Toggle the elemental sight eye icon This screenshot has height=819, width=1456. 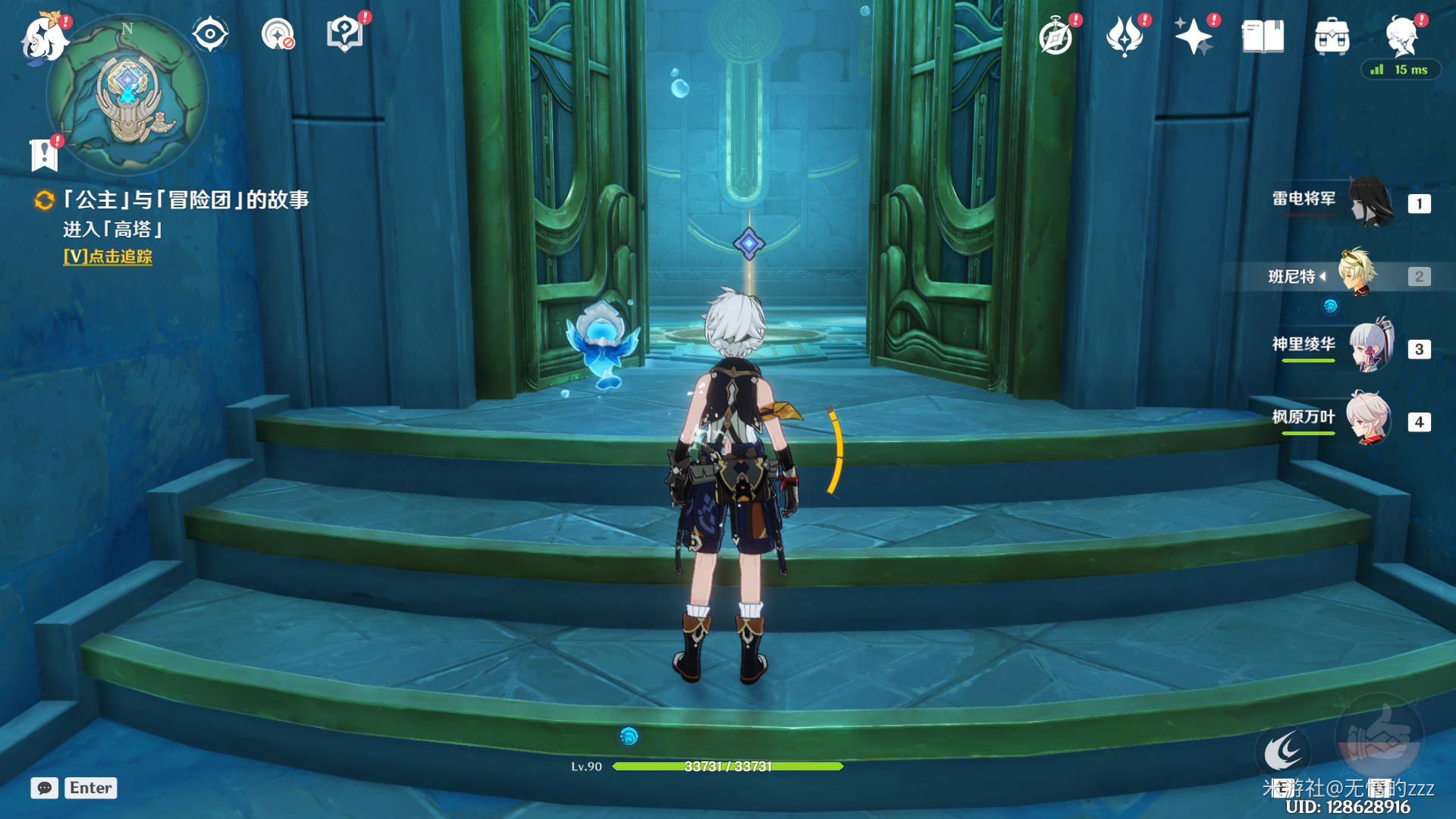point(209,34)
